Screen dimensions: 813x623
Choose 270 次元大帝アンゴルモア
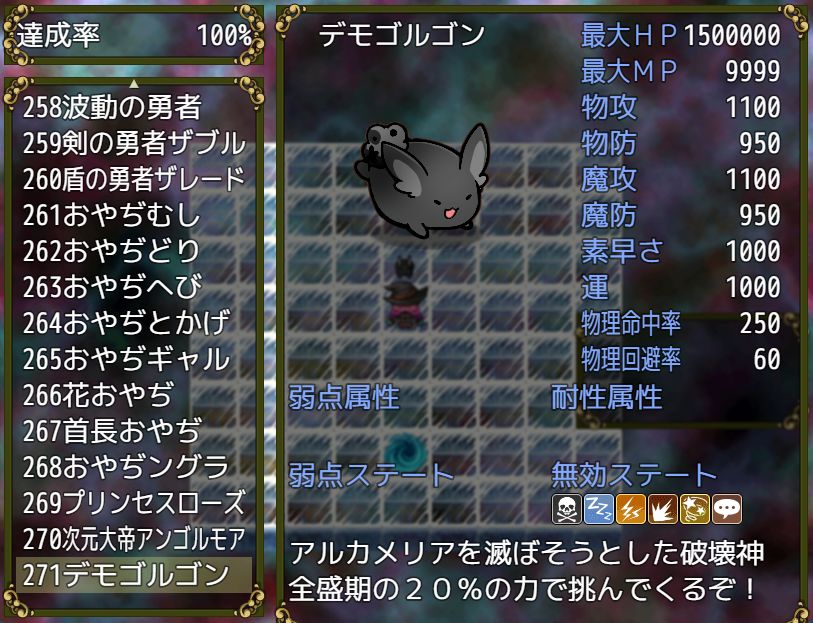coord(133,538)
